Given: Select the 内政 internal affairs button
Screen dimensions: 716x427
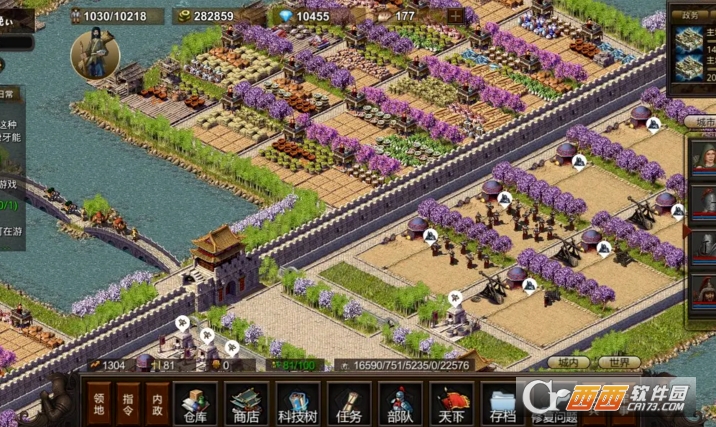Looking at the screenshot, I should [x=157, y=403].
